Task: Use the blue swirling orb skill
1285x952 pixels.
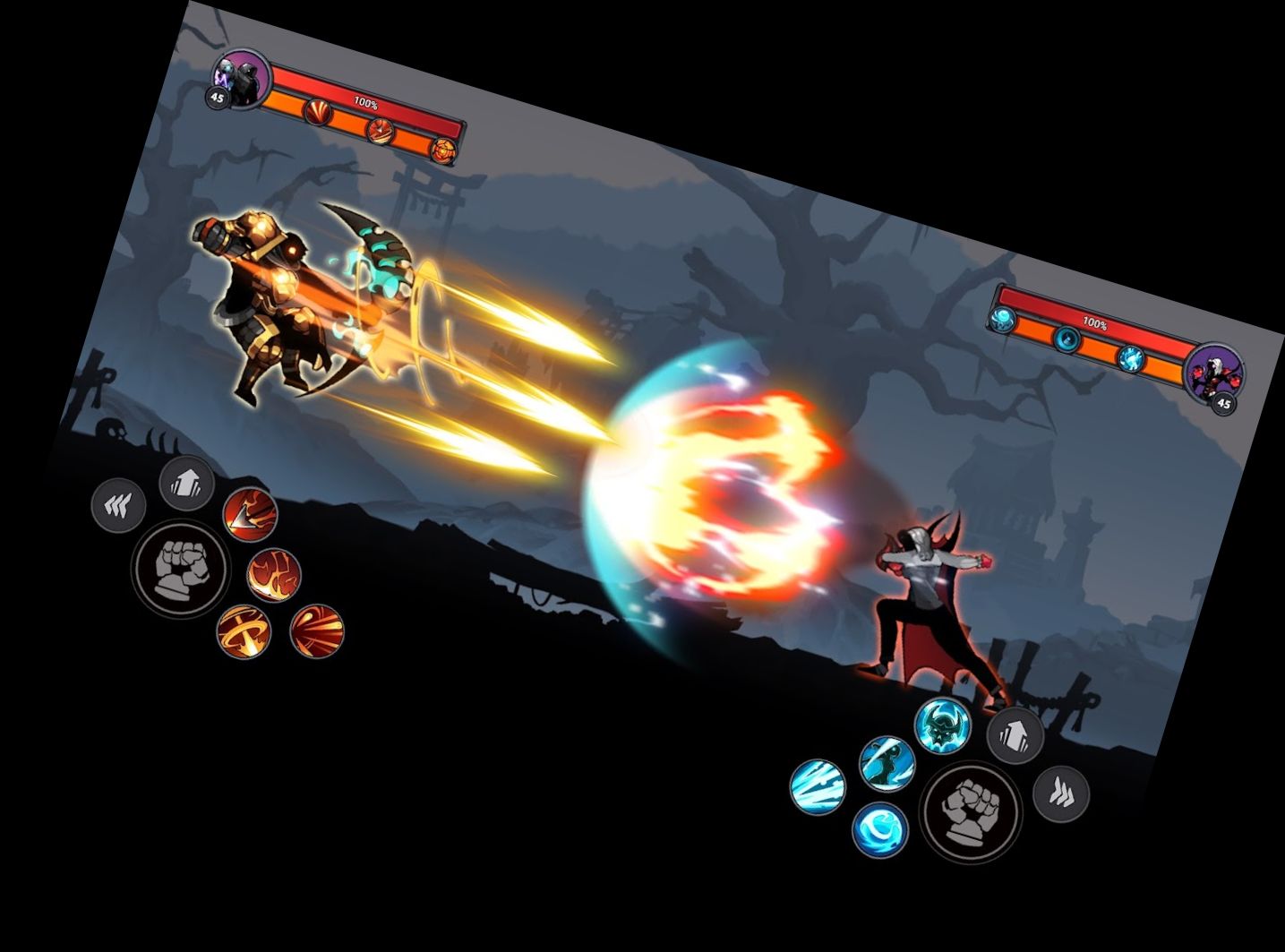Action: (879, 831)
